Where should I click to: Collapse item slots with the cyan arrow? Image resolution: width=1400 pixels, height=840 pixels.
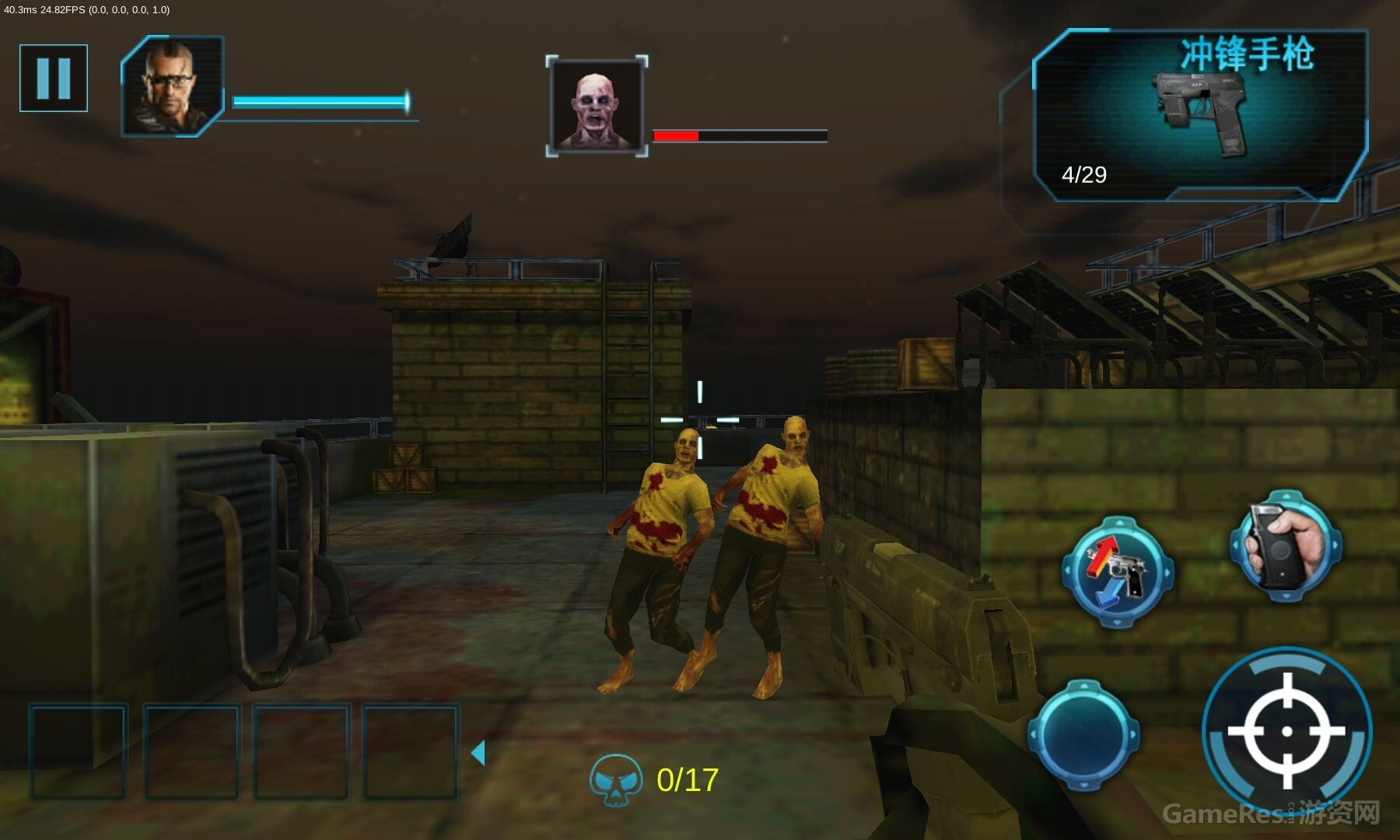[478, 753]
